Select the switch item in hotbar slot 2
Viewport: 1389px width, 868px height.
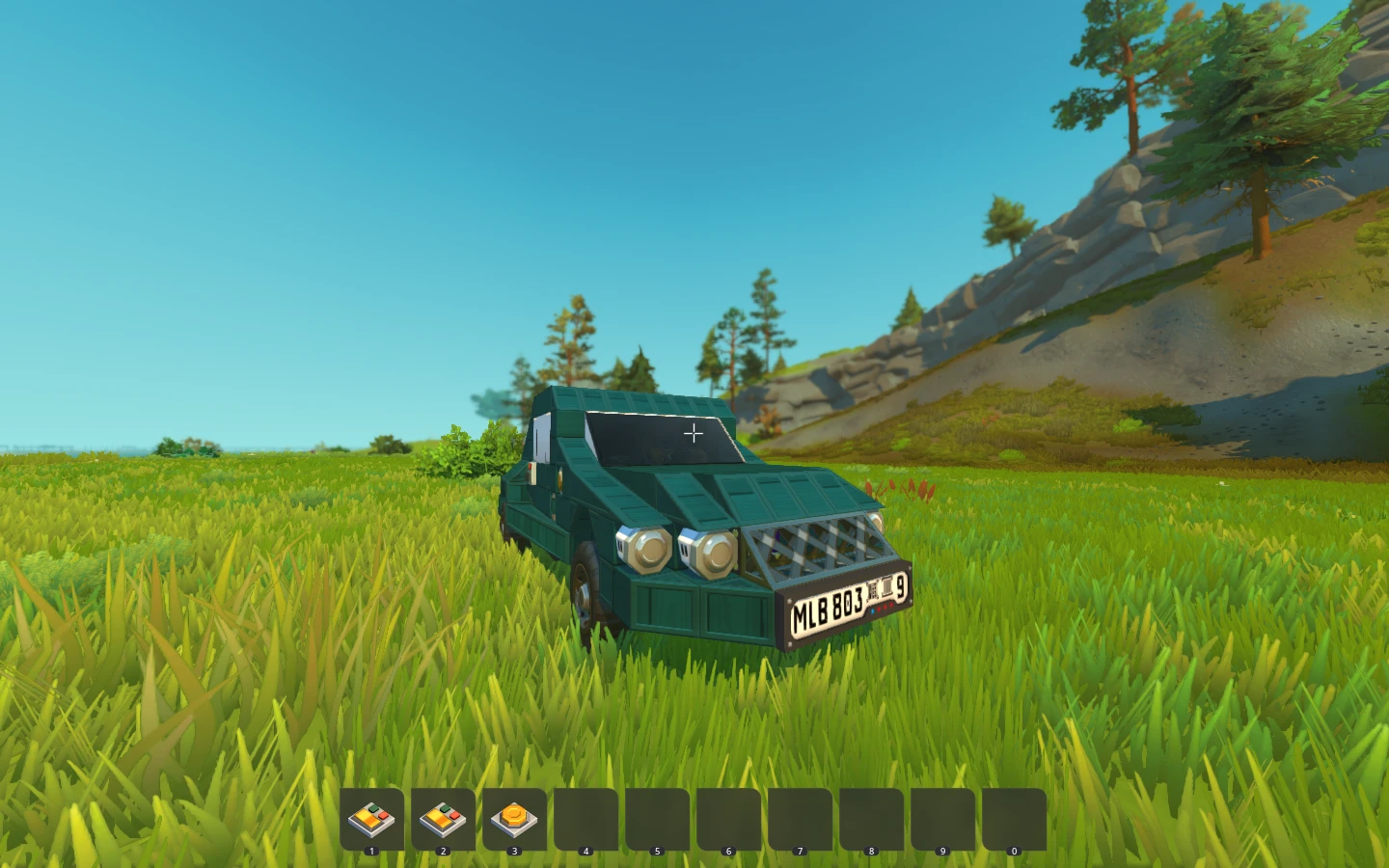coord(444,817)
